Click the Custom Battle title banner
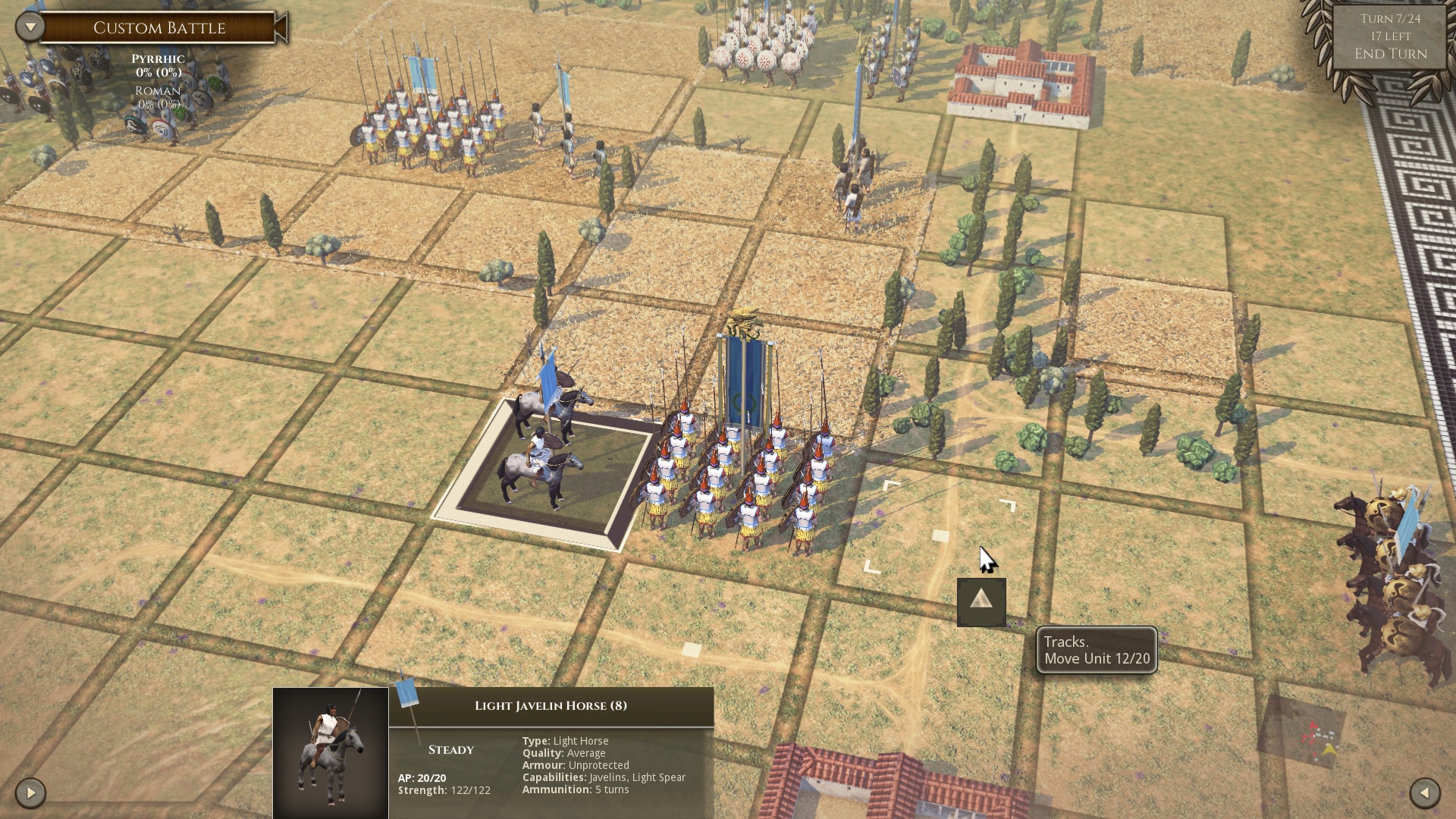1456x819 pixels. [x=159, y=27]
